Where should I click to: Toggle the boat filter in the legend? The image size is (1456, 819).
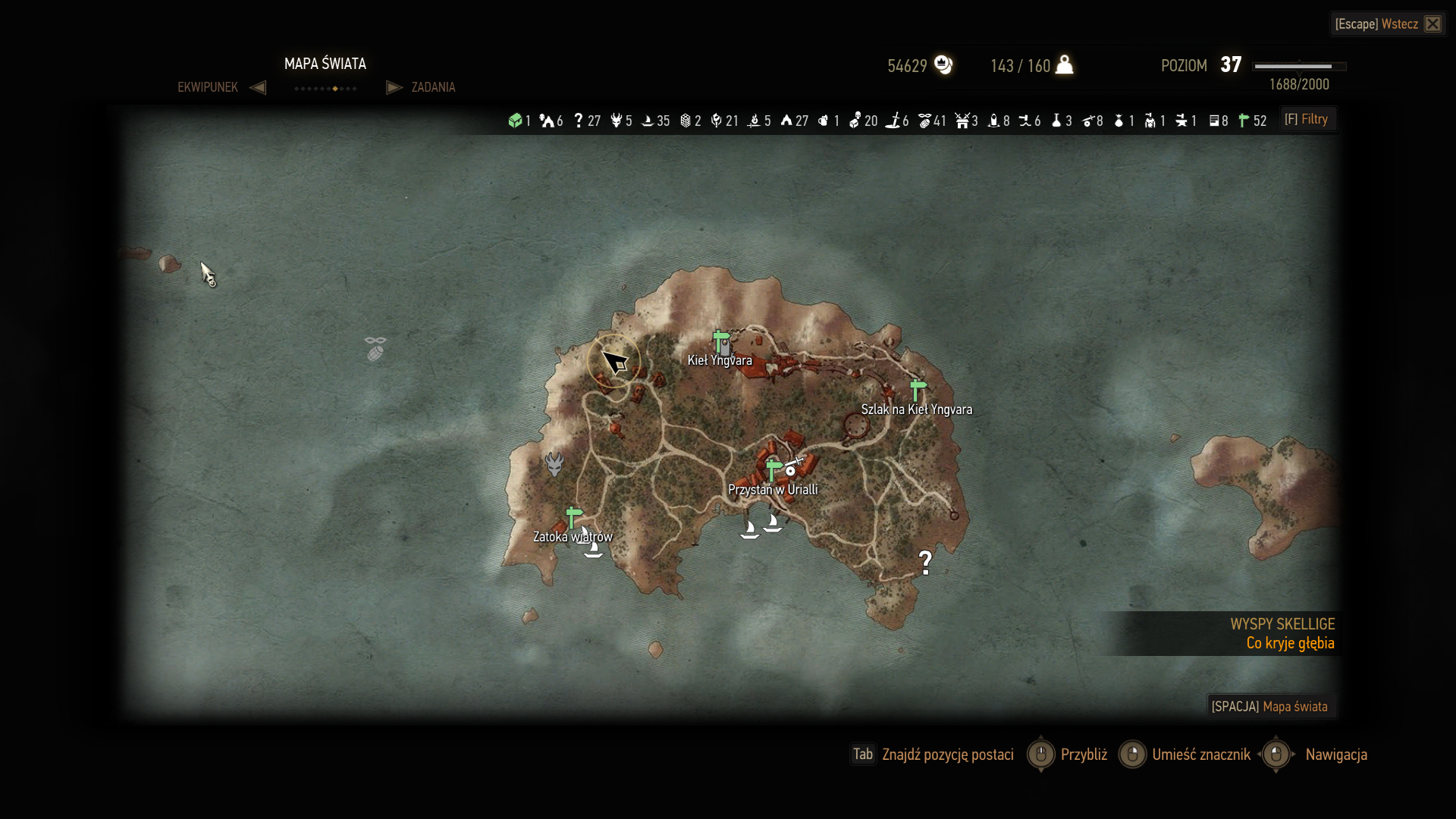tap(648, 121)
